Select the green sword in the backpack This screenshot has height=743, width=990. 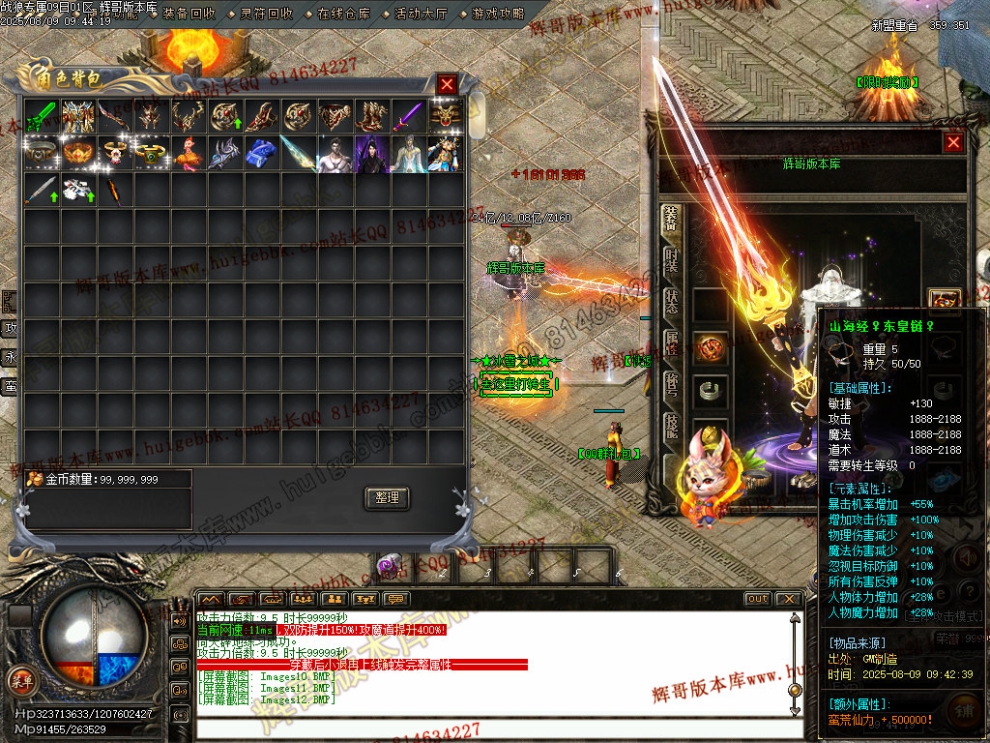tap(41, 117)
